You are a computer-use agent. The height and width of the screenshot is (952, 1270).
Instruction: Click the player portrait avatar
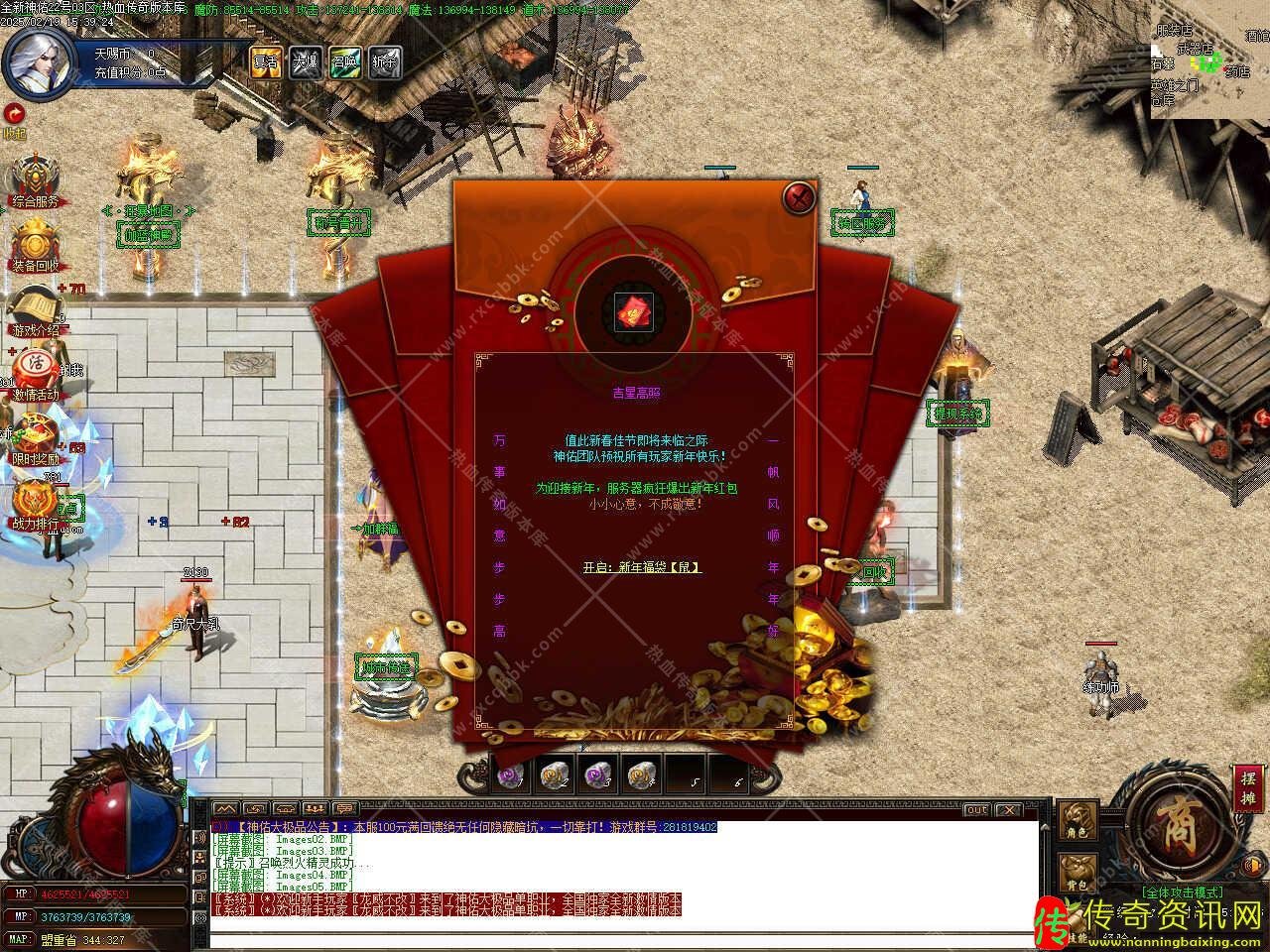point(40,59)
